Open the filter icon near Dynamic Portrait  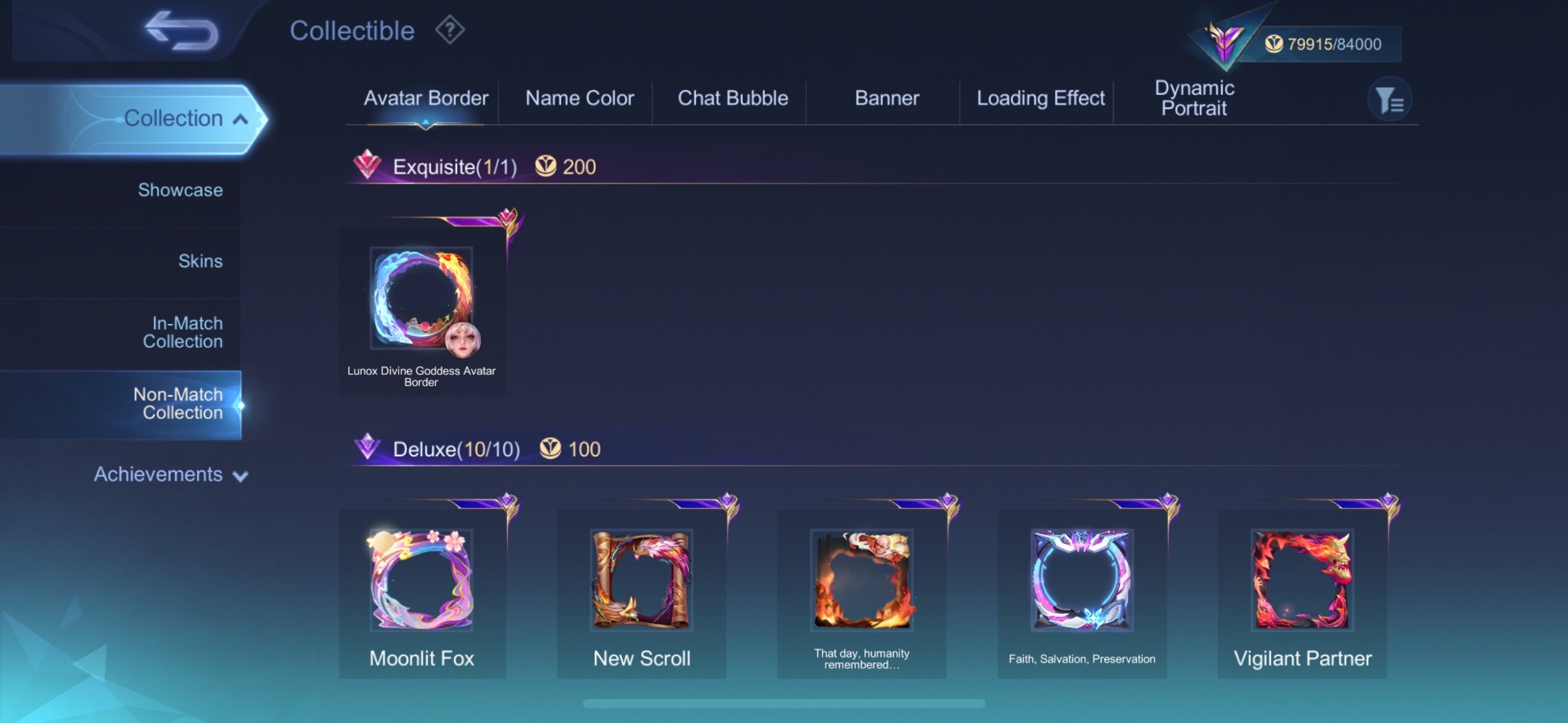[1389, 98]
